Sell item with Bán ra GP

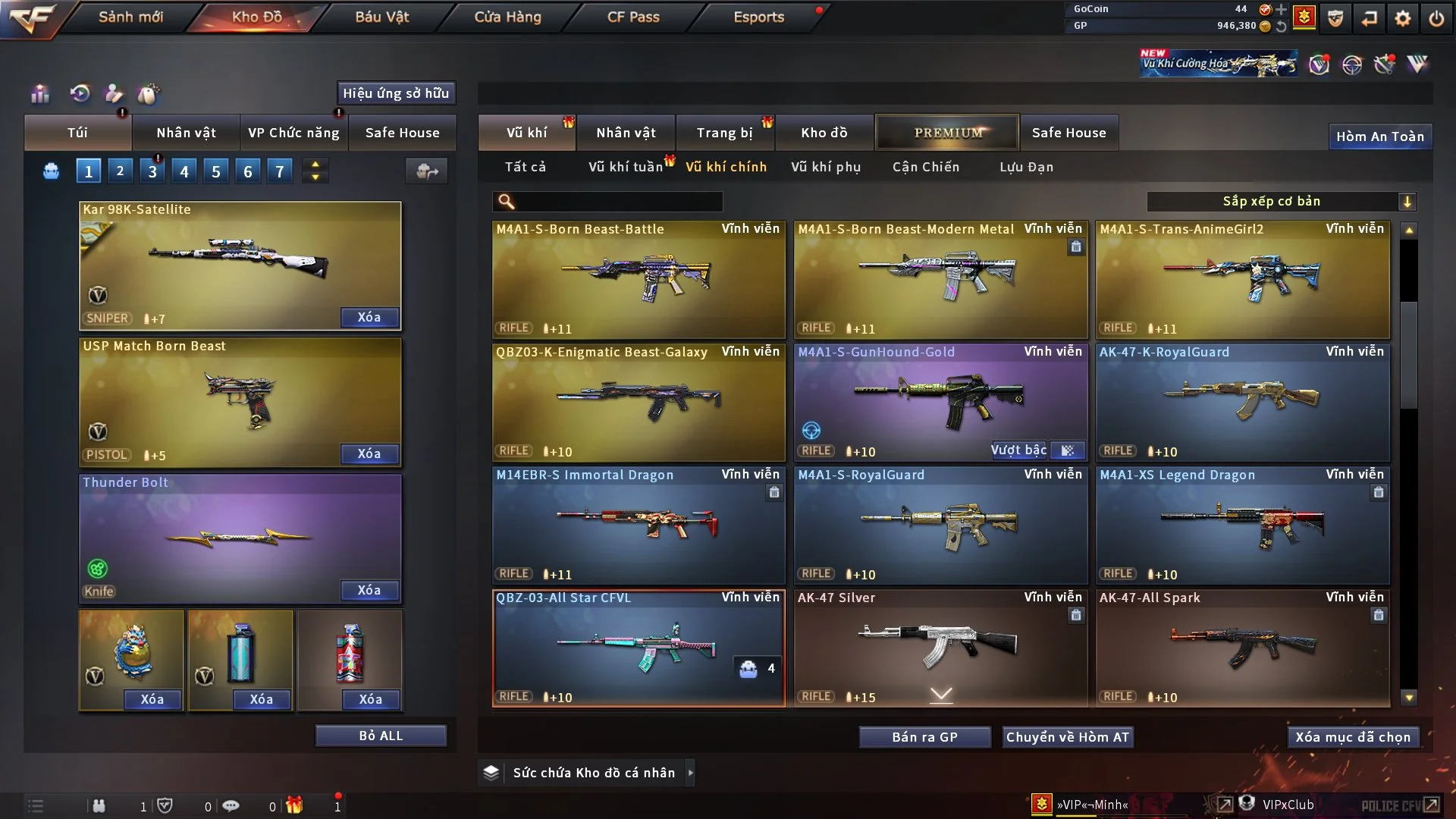coord(924,737)
